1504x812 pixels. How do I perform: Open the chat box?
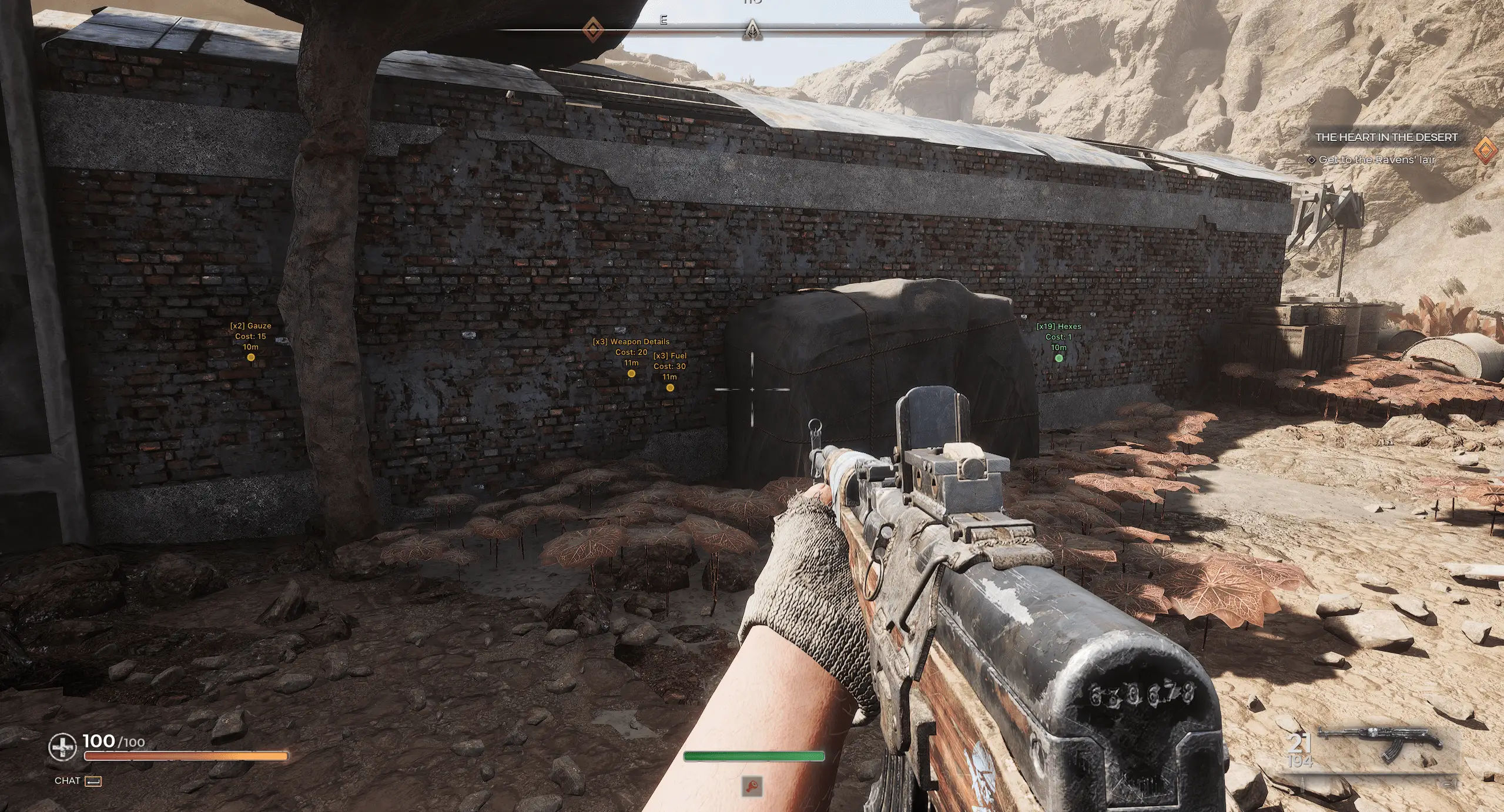[78, 781]
